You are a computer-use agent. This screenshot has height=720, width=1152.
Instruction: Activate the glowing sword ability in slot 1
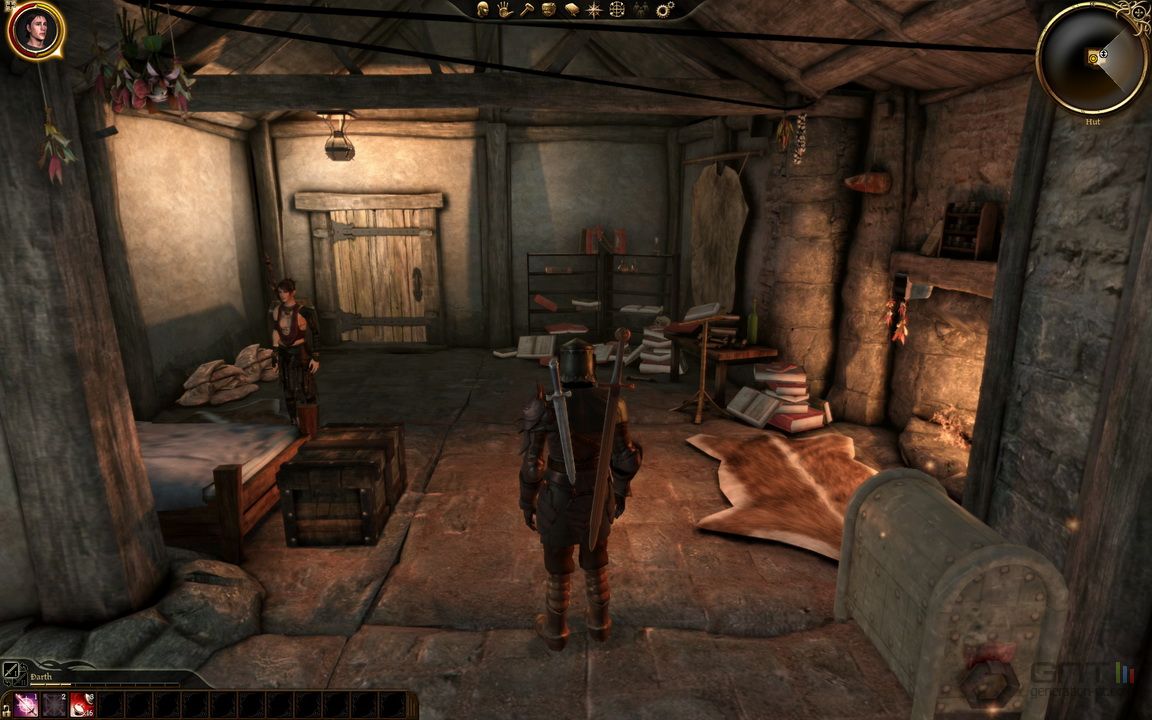pyautogui.click(x=27, y=705)
